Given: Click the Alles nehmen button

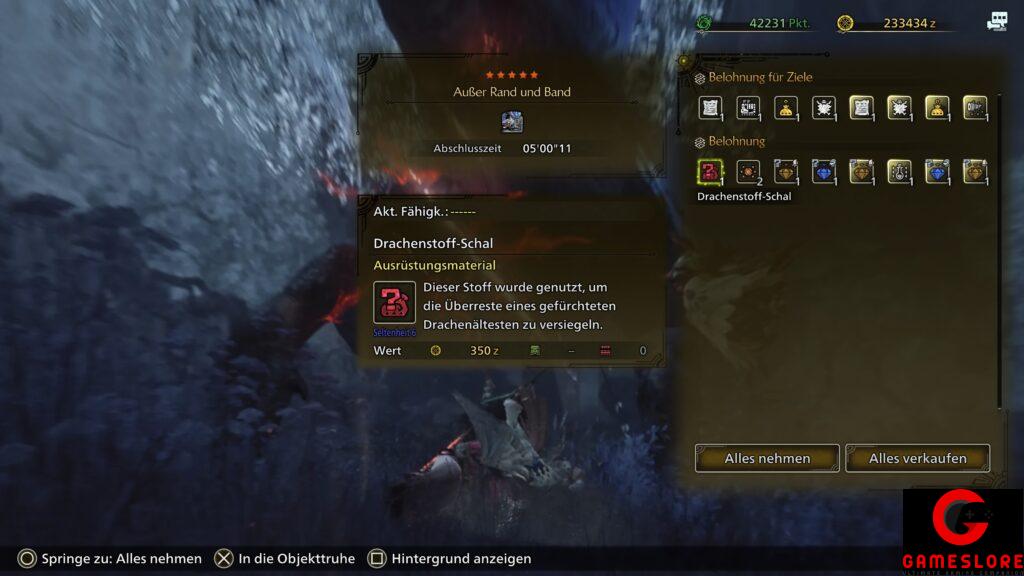Looking at the screenshot, I should 767,458.
